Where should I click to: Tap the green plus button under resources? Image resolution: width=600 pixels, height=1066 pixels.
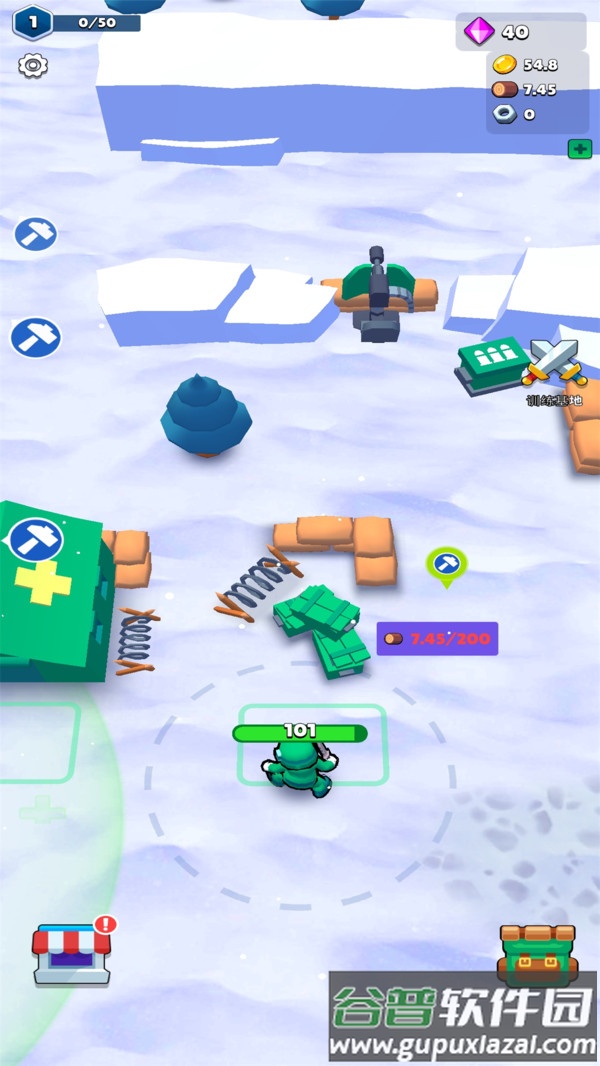click(x=579, y=149)
